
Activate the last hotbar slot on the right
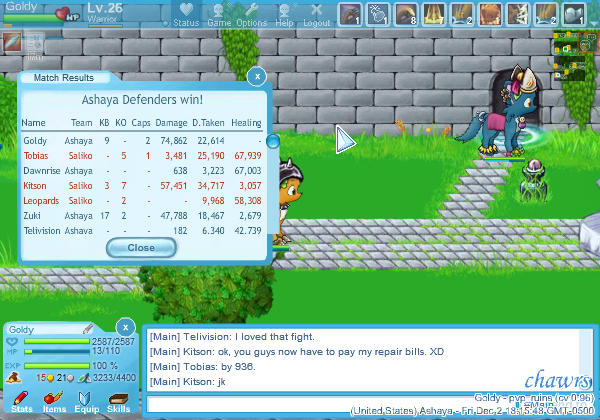[573, 14]
